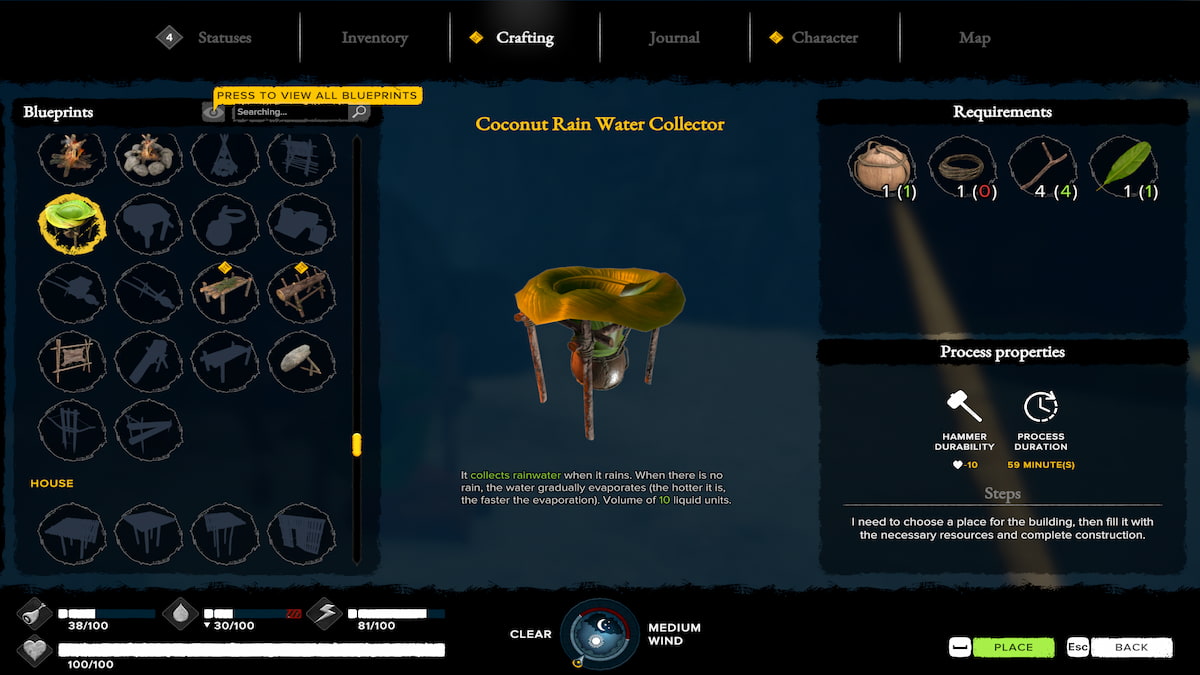
Task: Select the stone on wooden stand blueprint
Action: (301, 359)
